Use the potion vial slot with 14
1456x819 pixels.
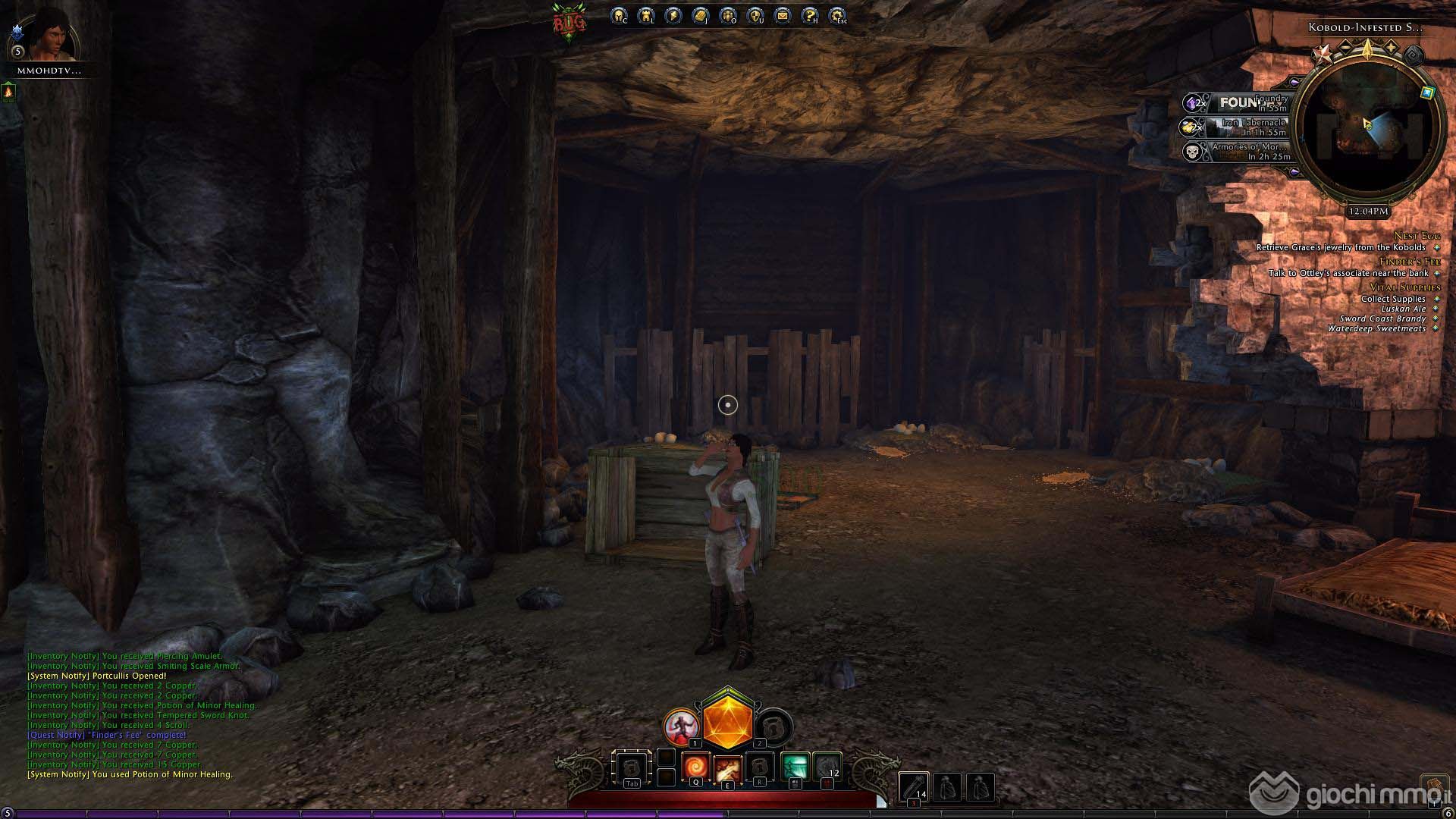click(913, 787)
